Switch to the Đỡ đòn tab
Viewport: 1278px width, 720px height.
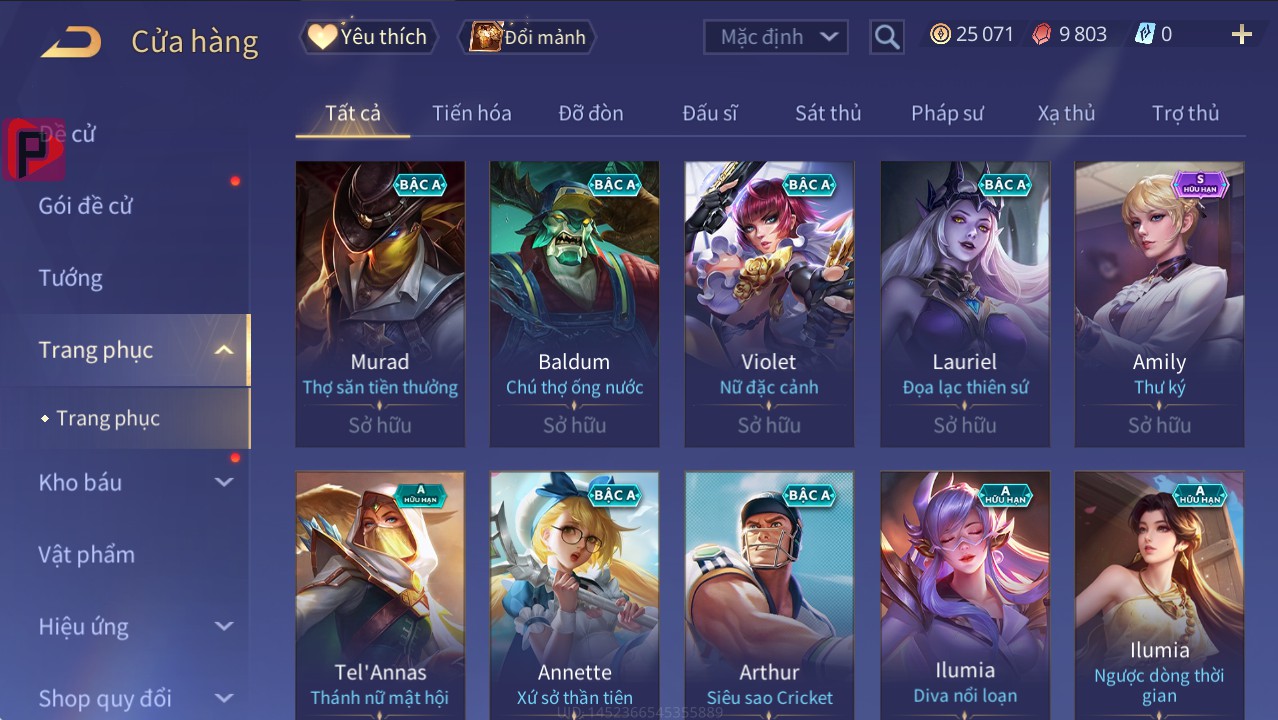pyautogui.click(x=590, y=113)
